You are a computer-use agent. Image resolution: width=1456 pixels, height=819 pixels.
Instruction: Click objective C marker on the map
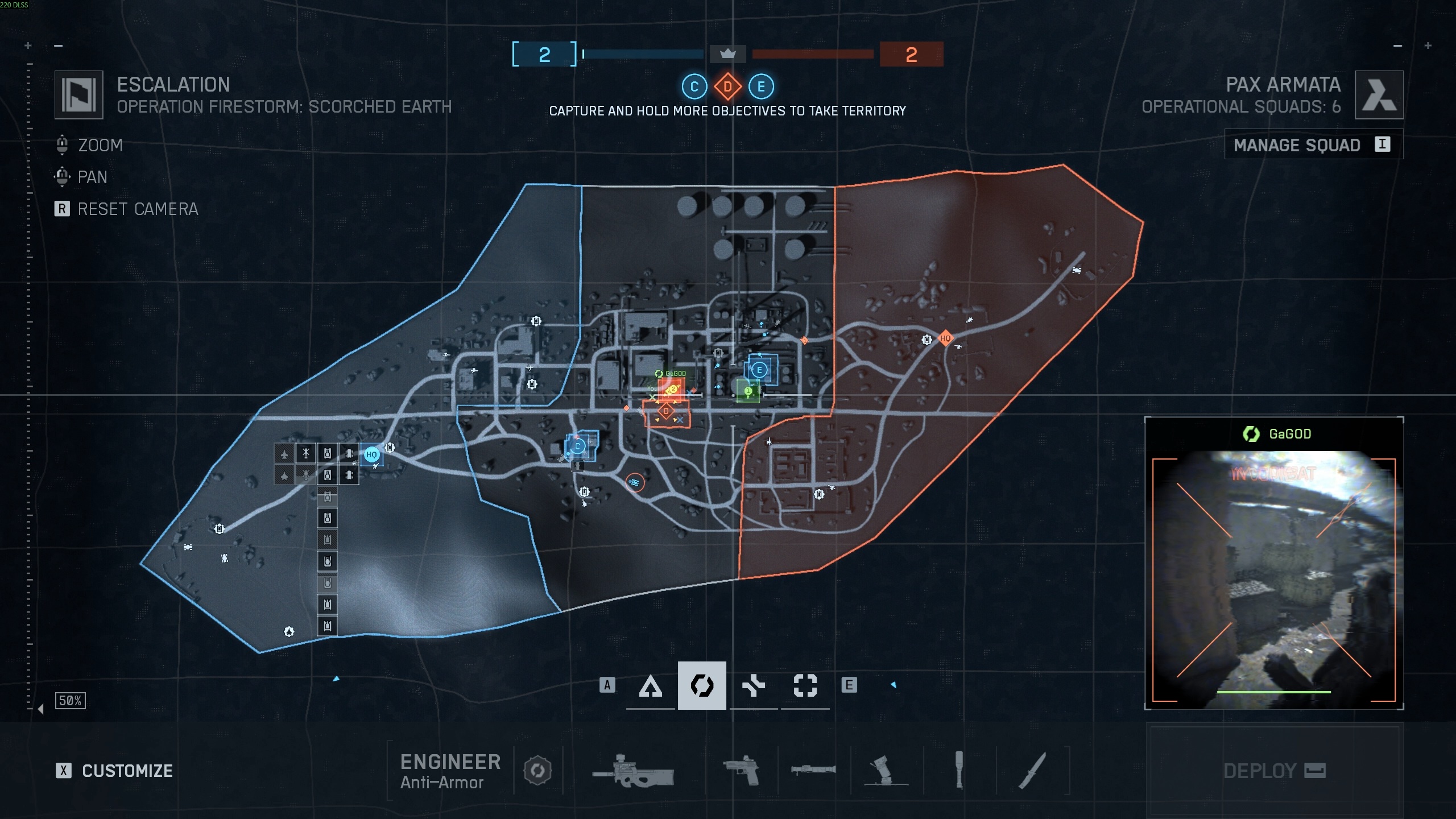[x=579, y=447]
